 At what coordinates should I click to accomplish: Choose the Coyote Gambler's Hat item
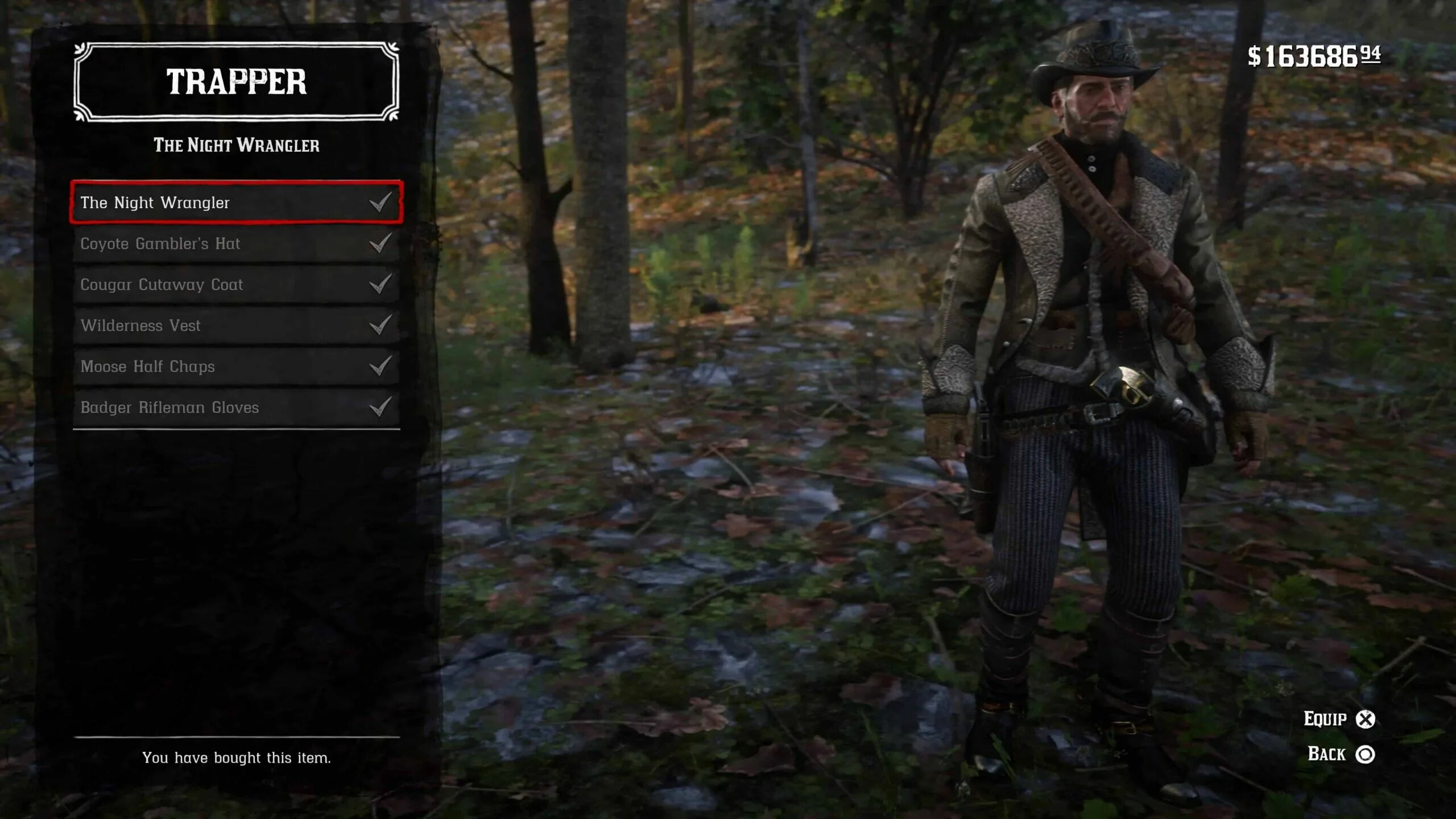pyautogui.click(x=236, y=243)
